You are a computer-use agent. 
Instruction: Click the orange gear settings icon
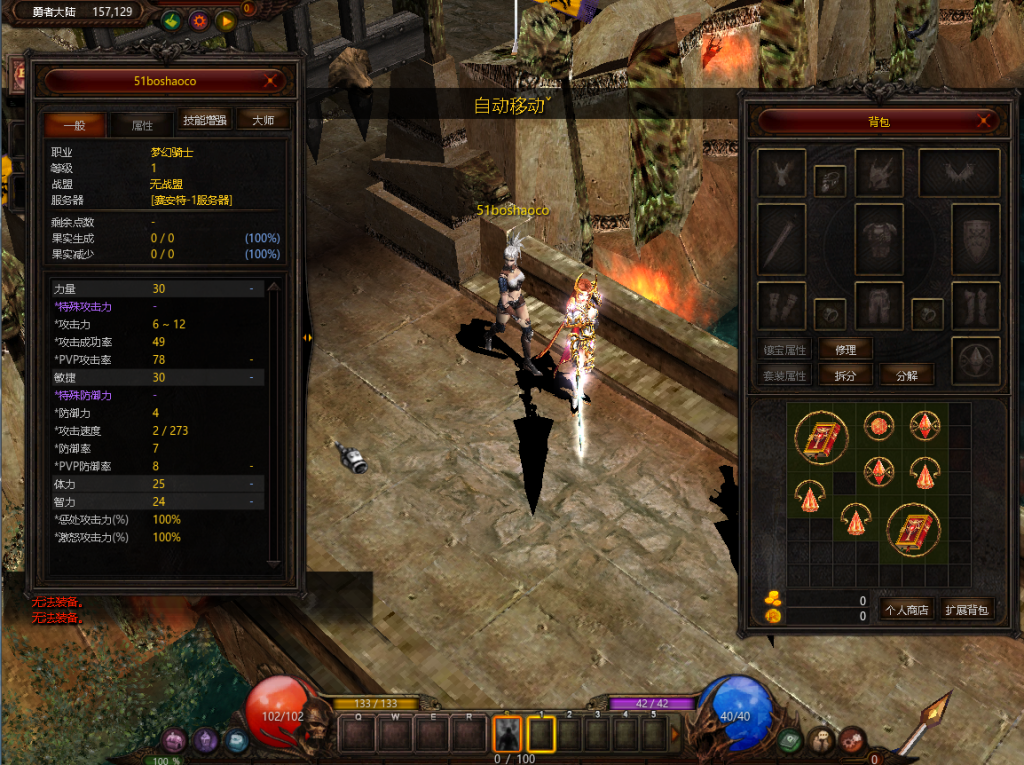199,20
